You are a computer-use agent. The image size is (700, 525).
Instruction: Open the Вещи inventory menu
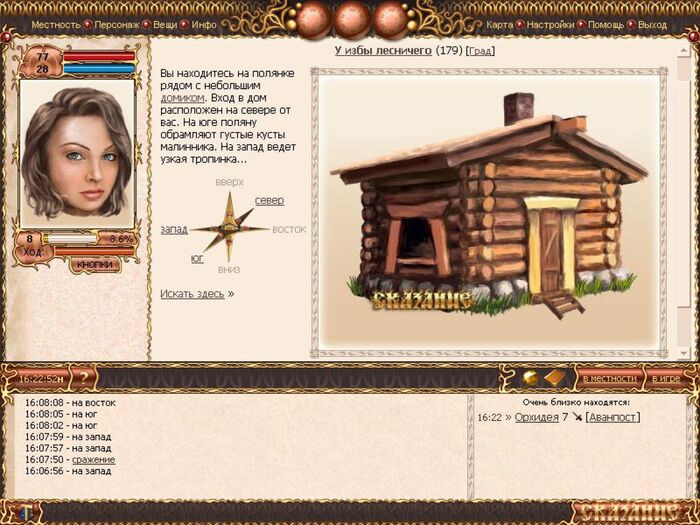[x=167, y=24]
